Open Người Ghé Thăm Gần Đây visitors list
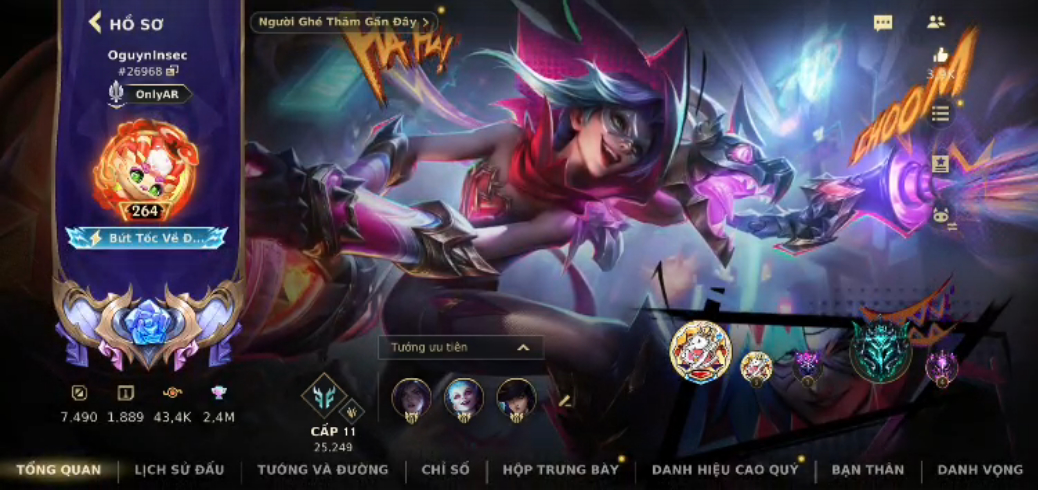The width and height of the screenshot is (1038, 490). [x=343, y=22]
